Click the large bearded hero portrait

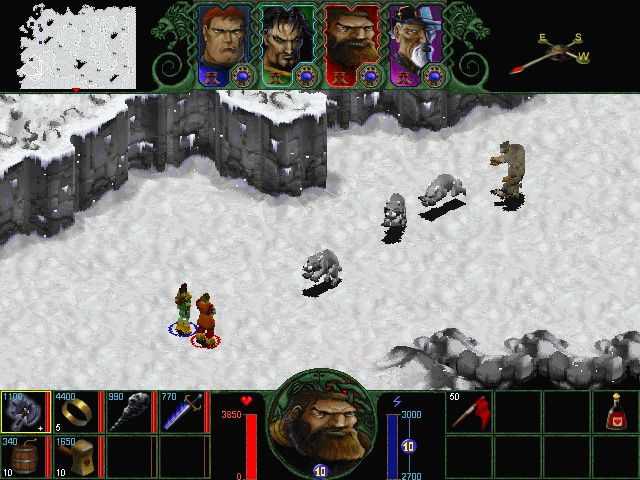[x=320, y=423]
